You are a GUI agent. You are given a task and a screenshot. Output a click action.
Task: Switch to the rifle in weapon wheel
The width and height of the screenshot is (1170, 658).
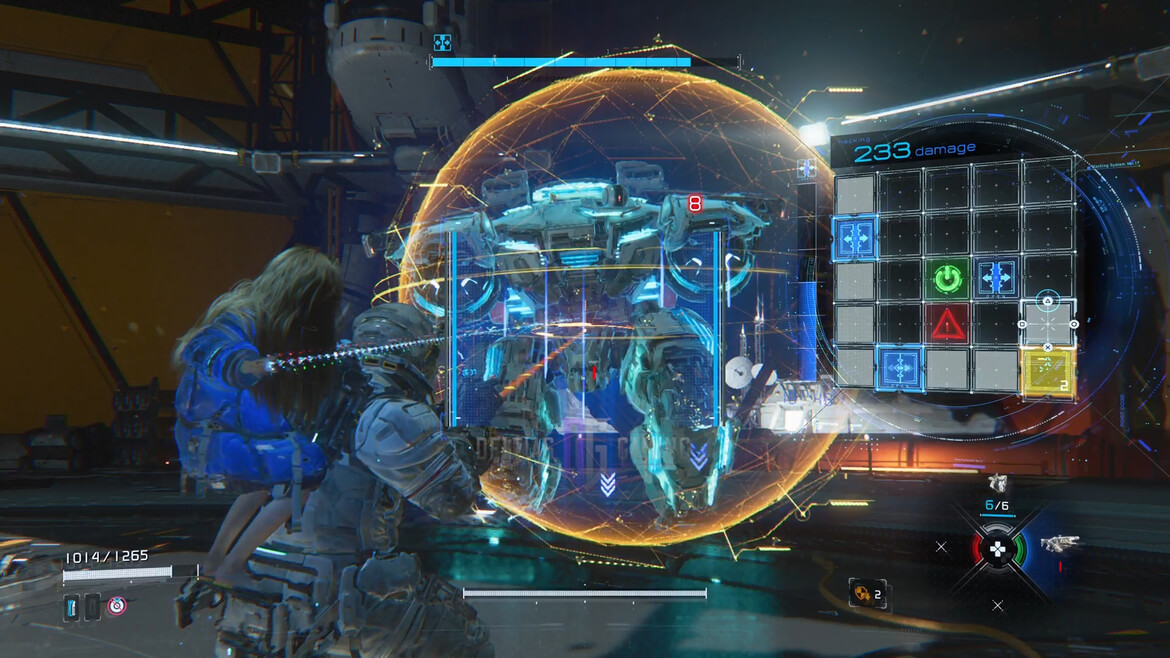1058,545
